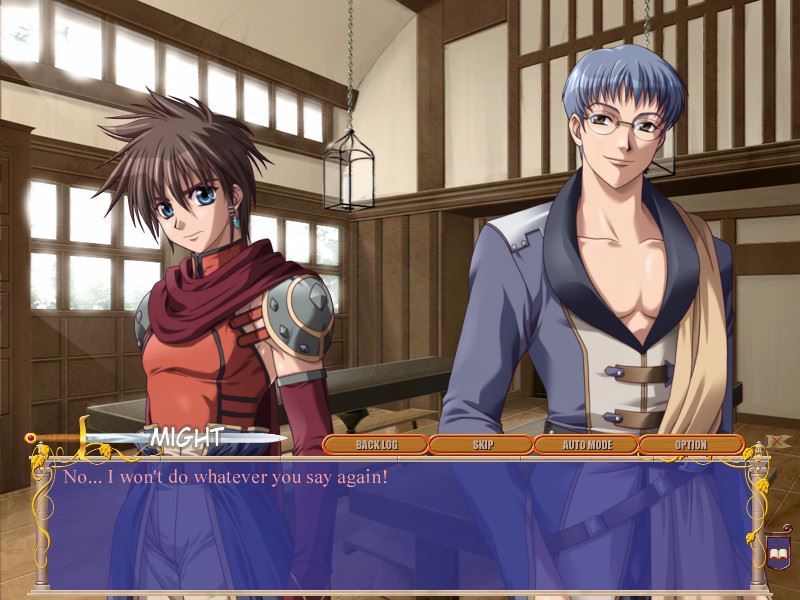
Task: Activate the Skip button
Action: [481, 444]
